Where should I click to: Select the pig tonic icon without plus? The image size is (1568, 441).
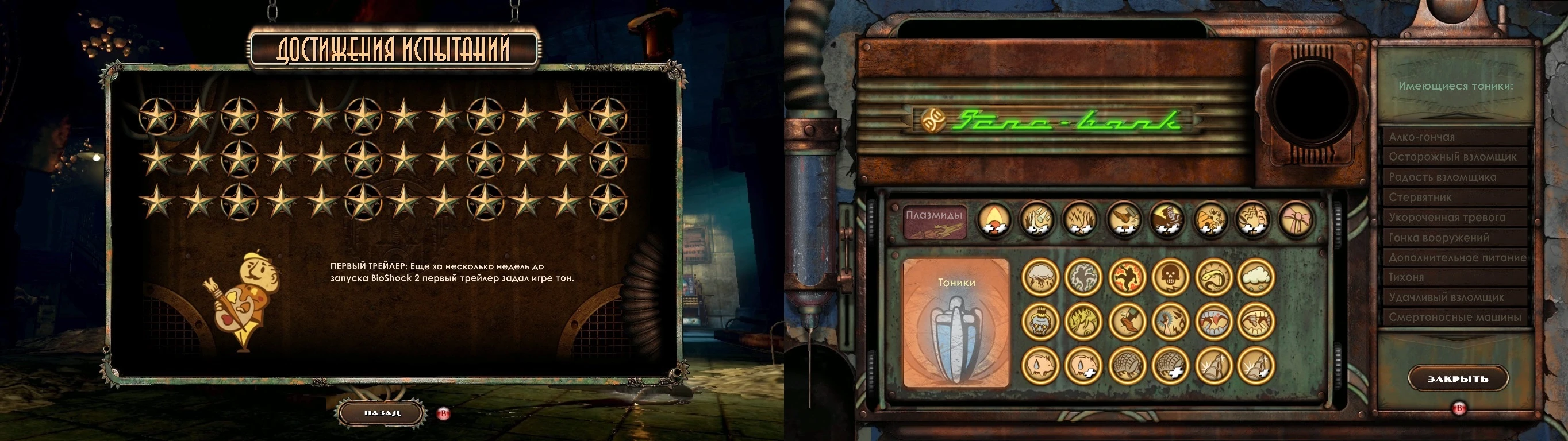pyautogui.click(x=1042, y=366)
